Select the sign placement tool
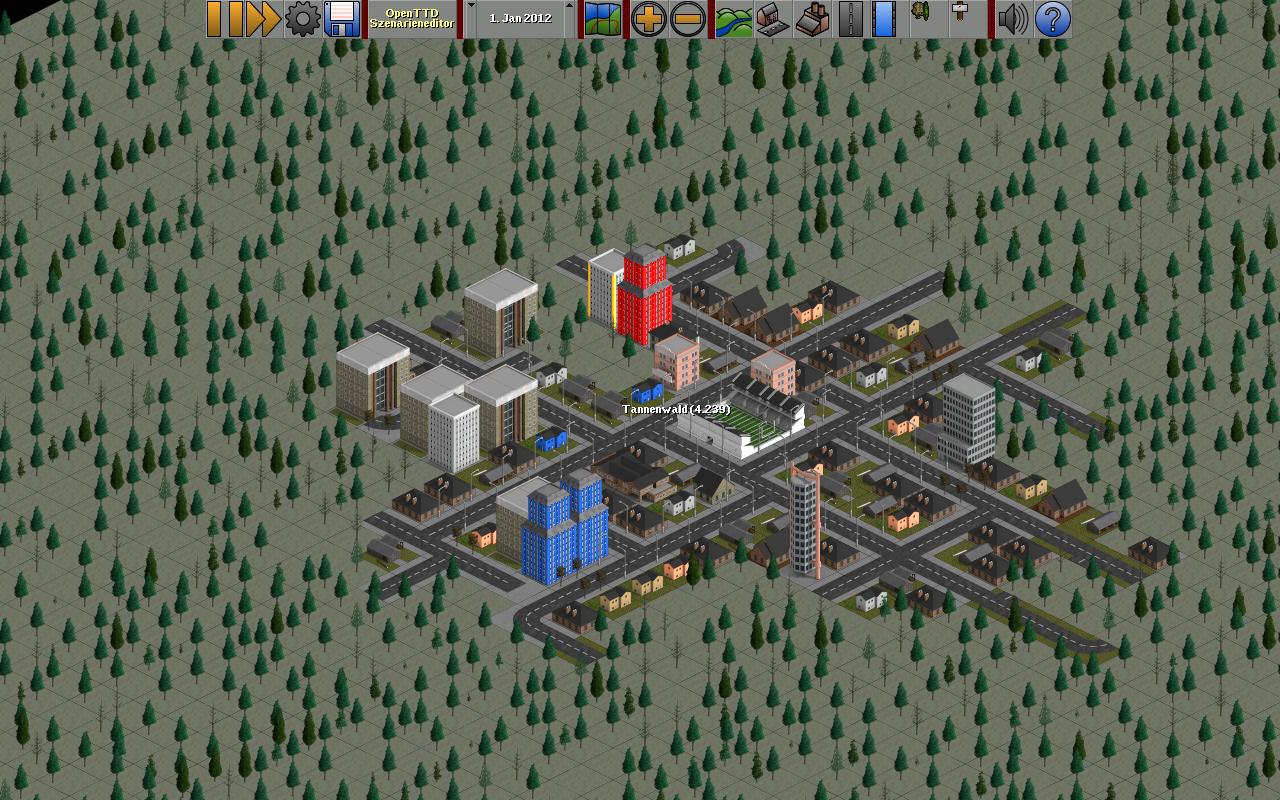 (960, 19)
